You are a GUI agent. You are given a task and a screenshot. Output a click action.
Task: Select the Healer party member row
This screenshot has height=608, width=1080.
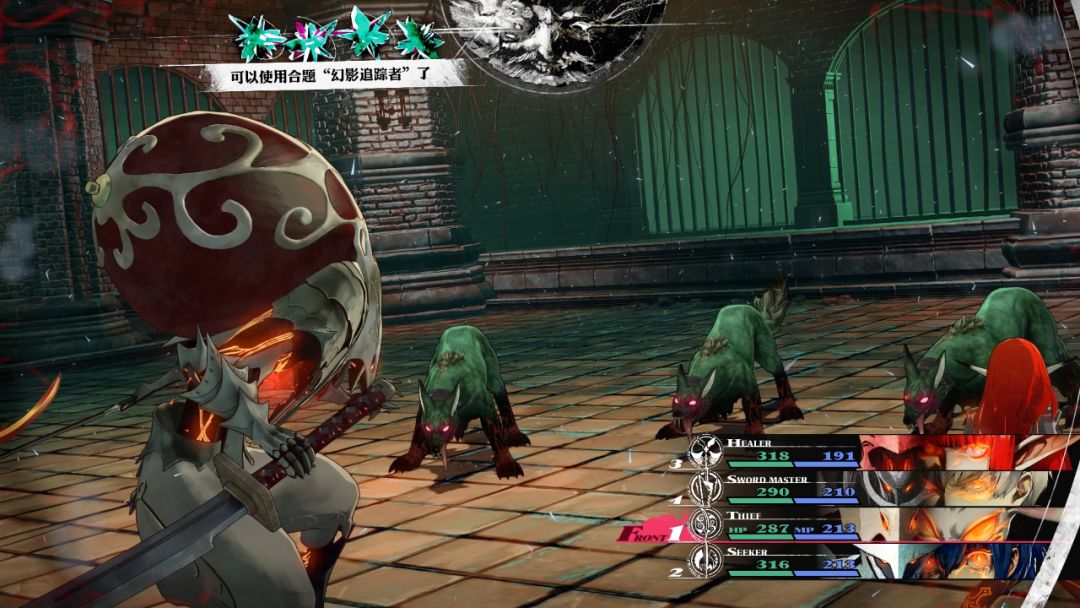click(790, 450)
